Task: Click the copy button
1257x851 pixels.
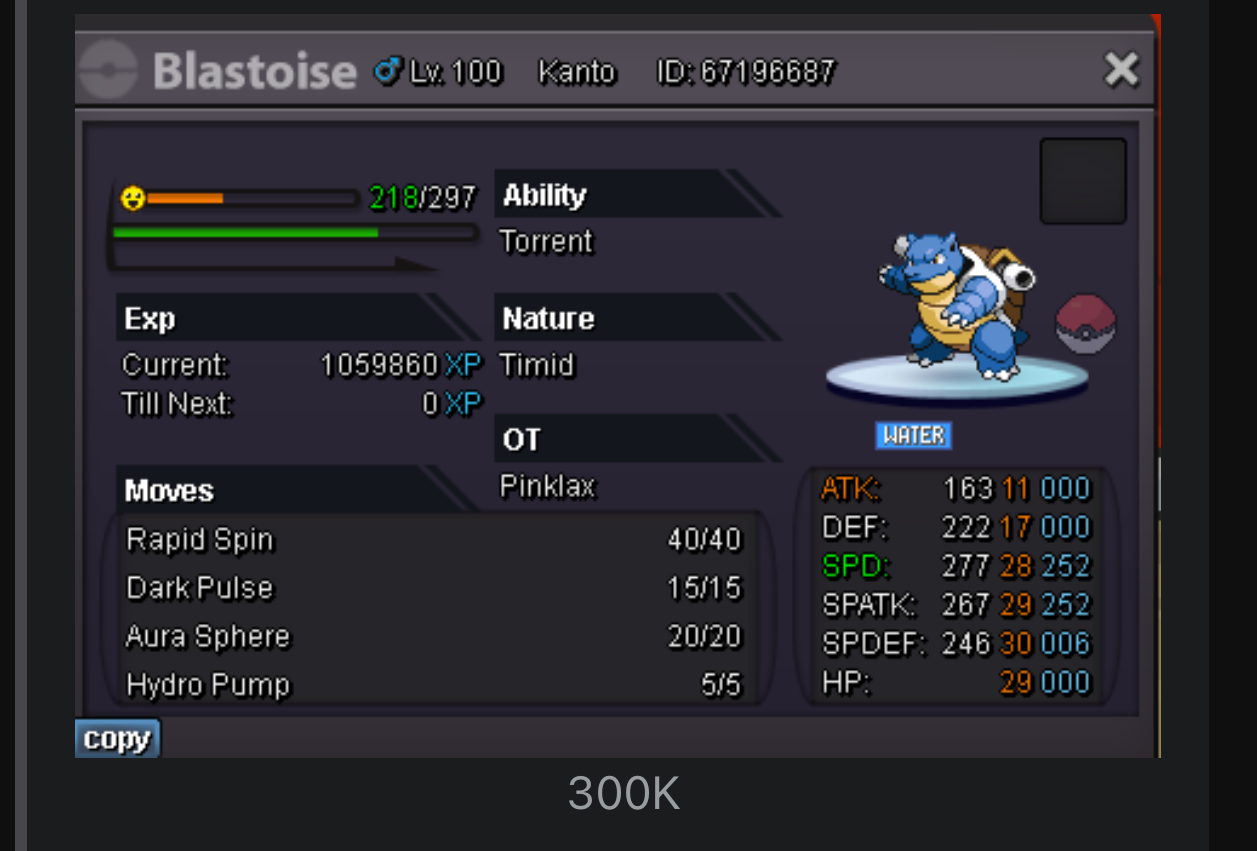Action: (x=117, y=739)
